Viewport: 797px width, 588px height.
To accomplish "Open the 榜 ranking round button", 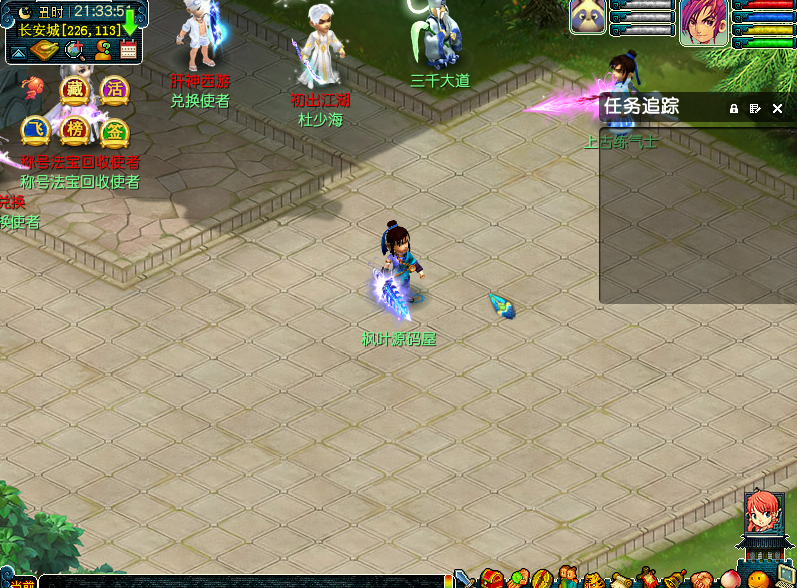I will 74,129.
